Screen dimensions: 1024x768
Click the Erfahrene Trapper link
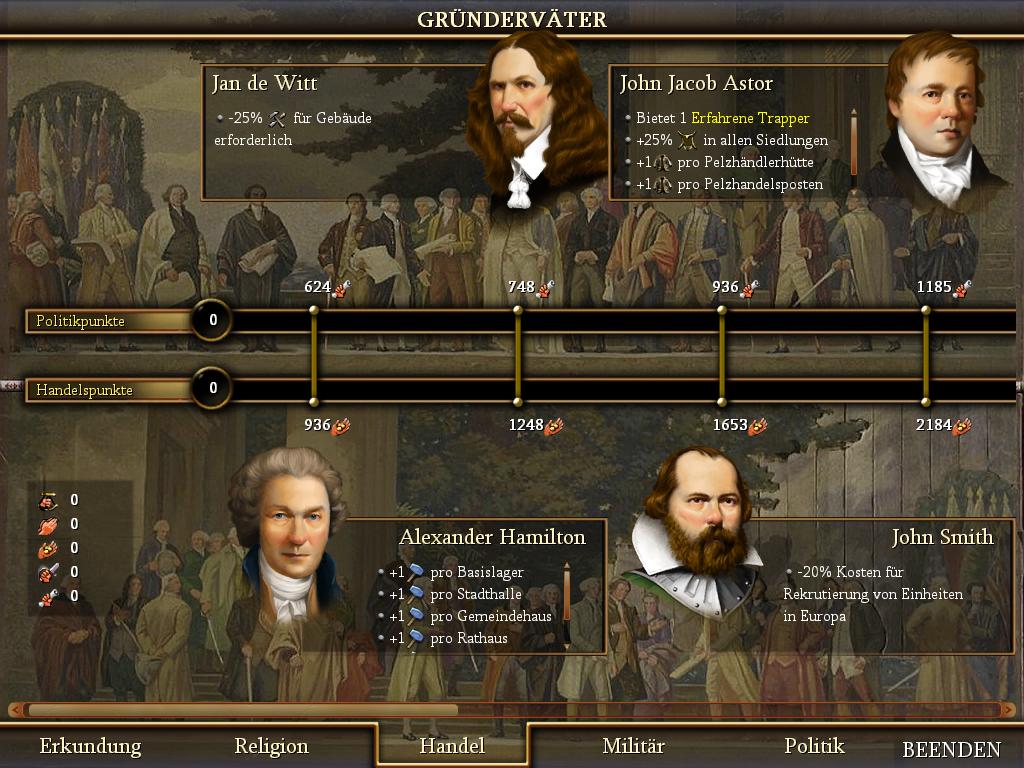point(750,118)
